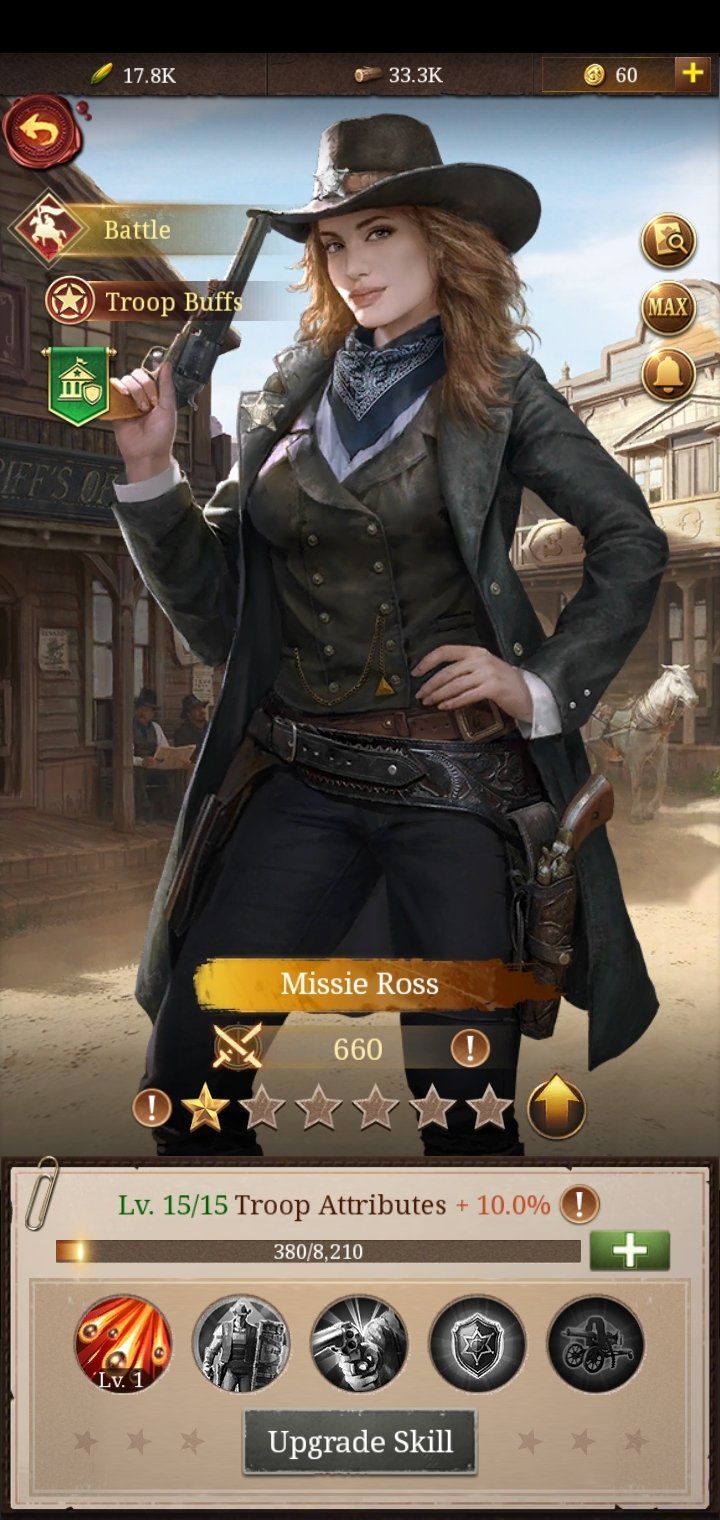
Task: View Troop Attributes info
Action: (579, 1205)
